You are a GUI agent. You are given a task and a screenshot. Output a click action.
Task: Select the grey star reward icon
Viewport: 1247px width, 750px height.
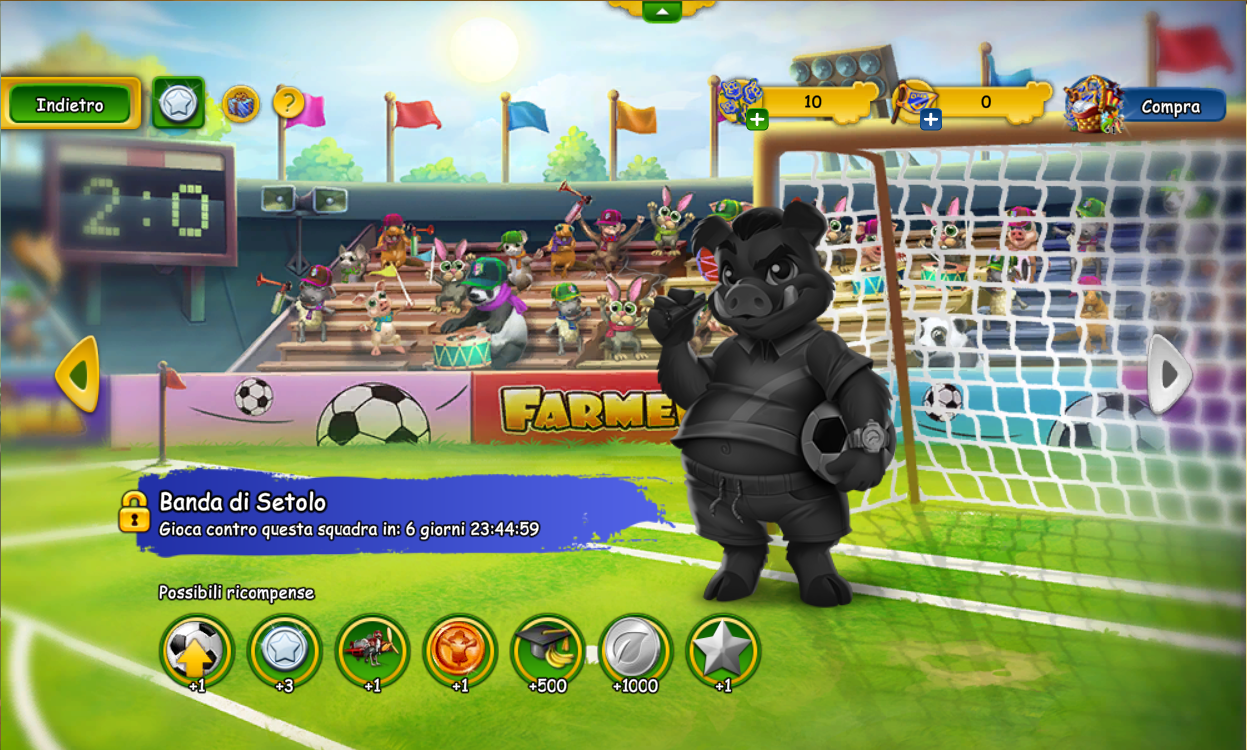coord(722,650)
